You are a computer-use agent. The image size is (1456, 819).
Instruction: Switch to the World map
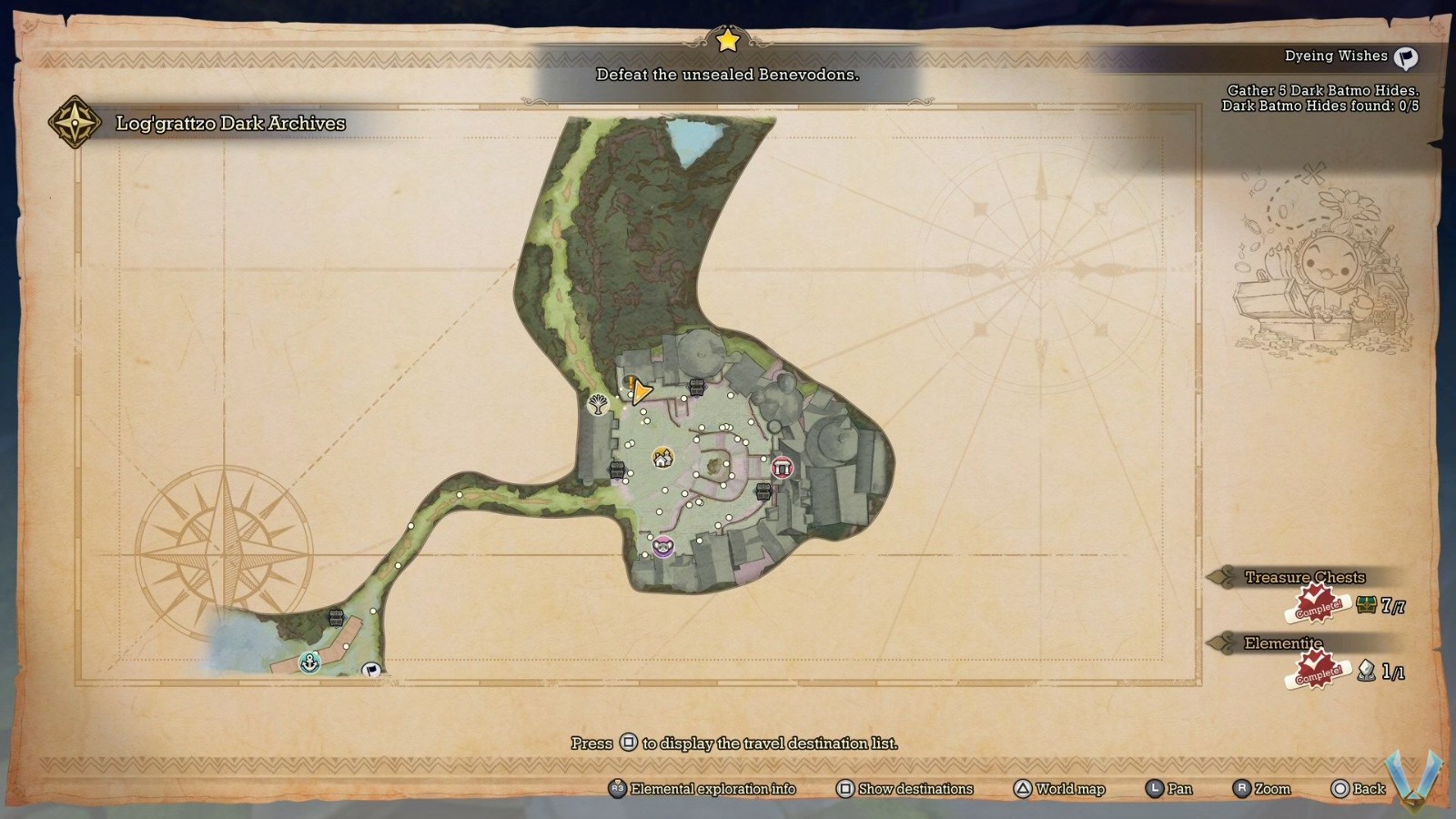click(x=1059, y=789)
